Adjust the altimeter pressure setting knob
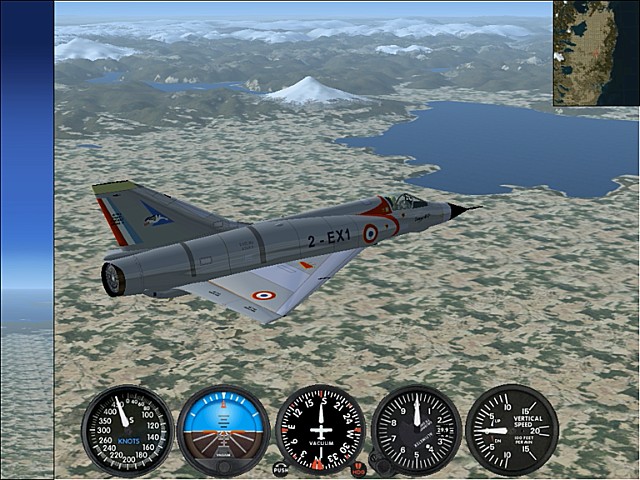640x480 pixels. 379,464
